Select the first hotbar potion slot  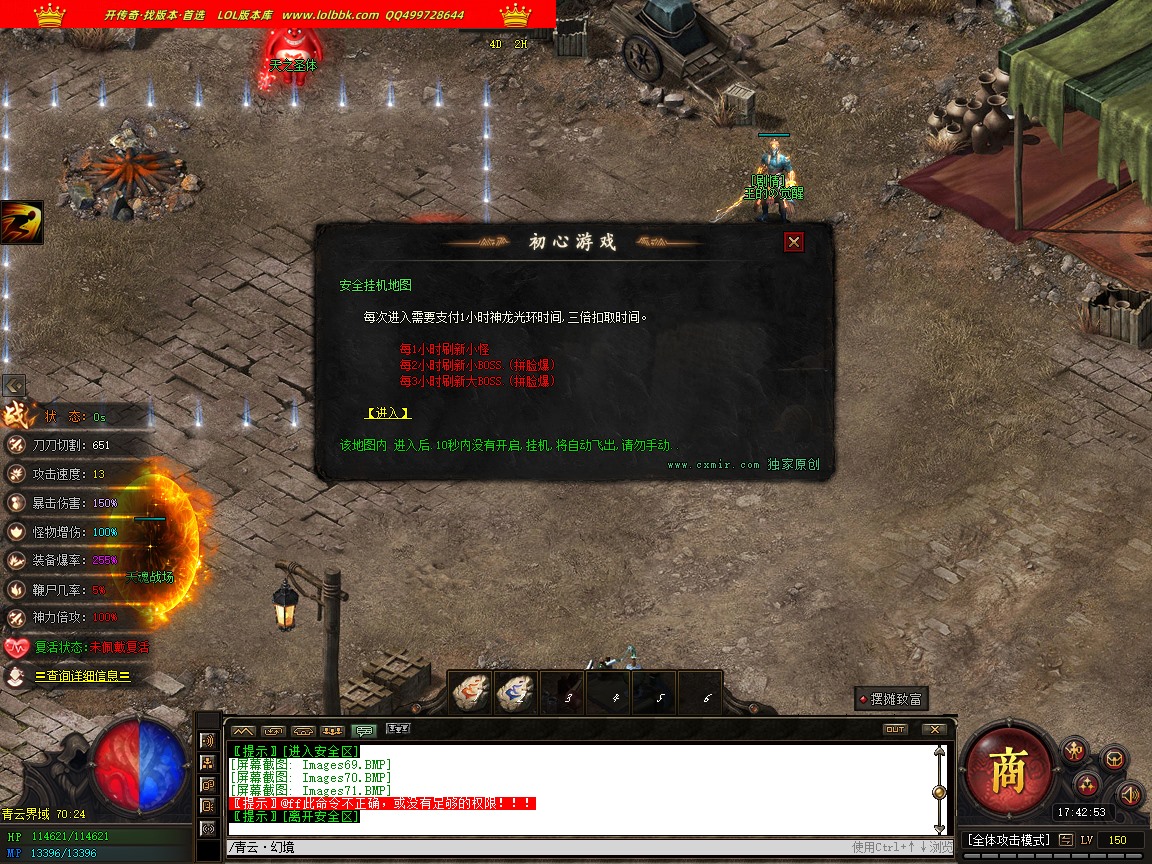click(470, 693)
